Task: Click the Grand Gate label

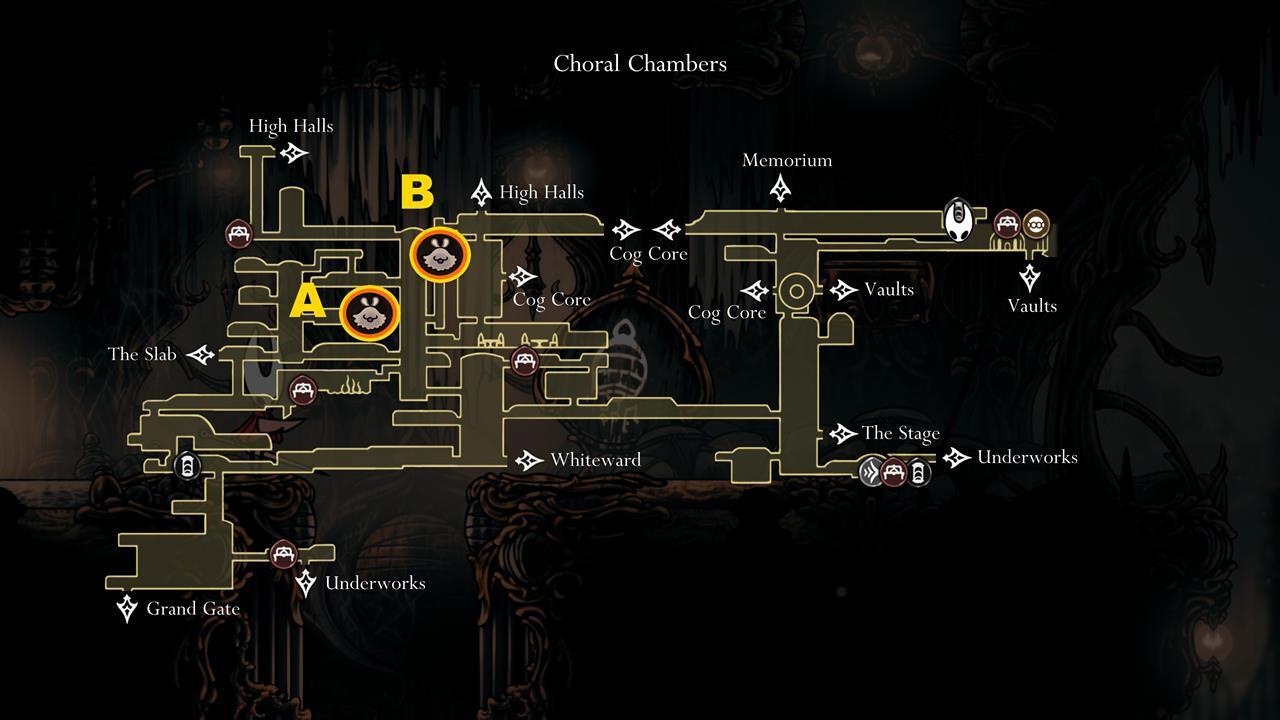Action: (192, 608)
